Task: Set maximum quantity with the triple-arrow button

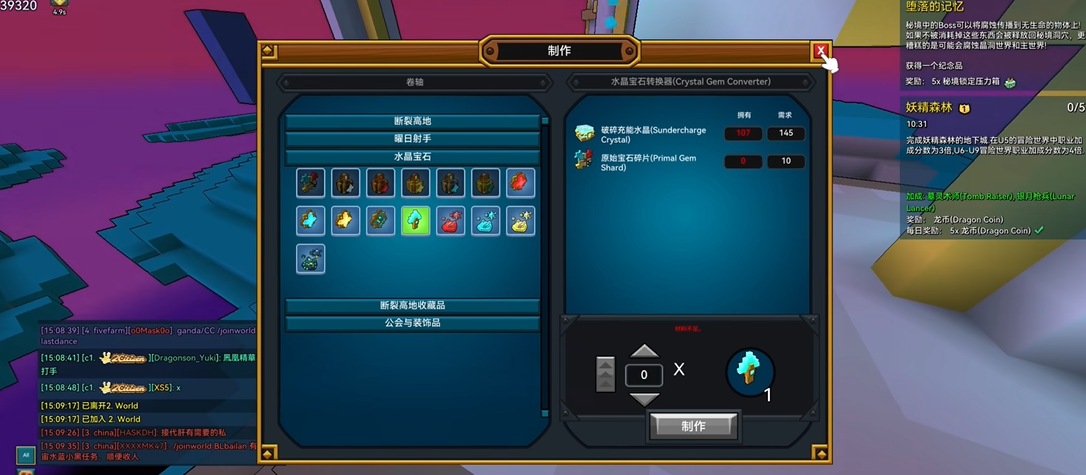Action: [x=606, y=374]
